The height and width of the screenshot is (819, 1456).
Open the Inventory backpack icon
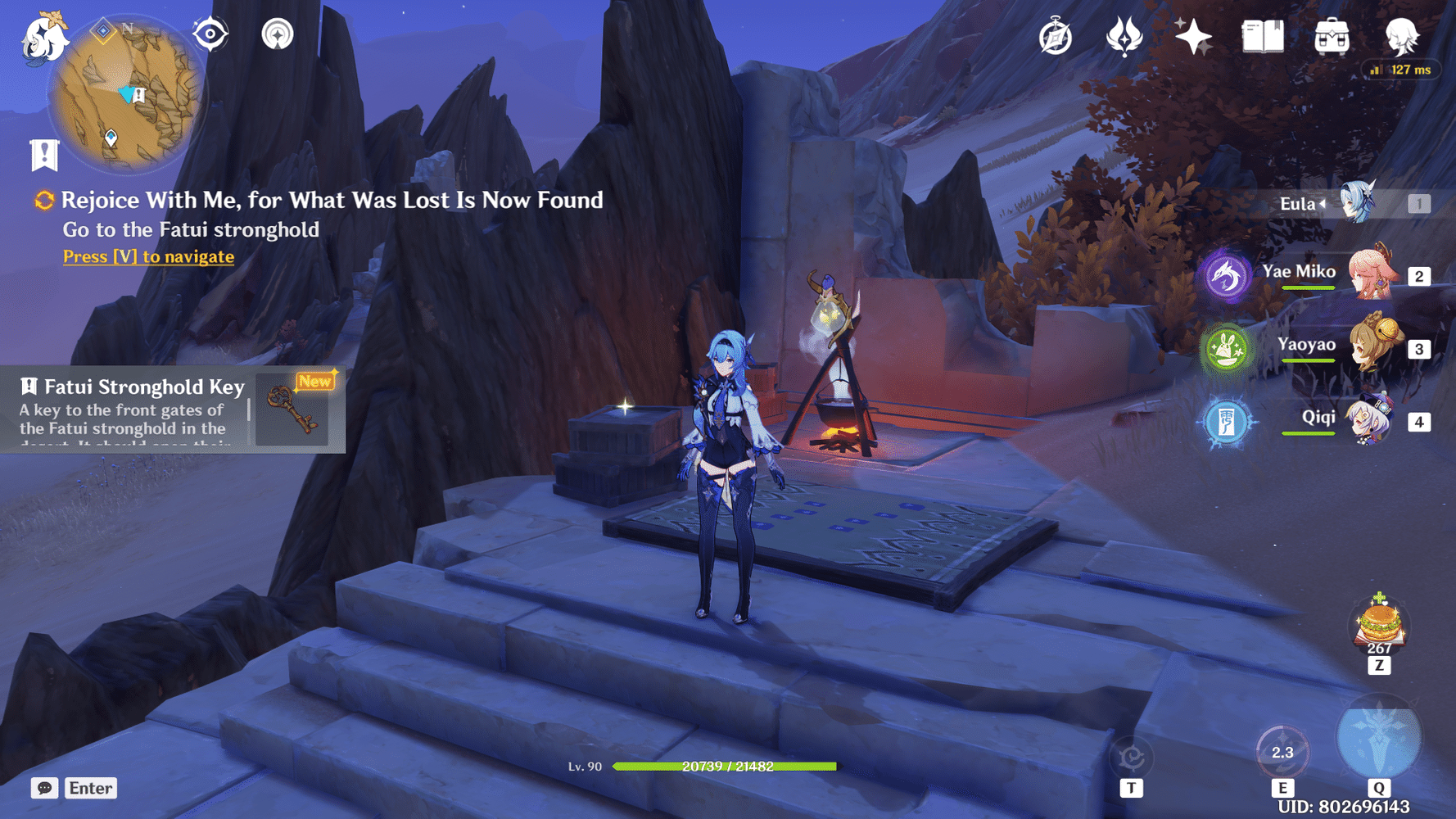1331,37
